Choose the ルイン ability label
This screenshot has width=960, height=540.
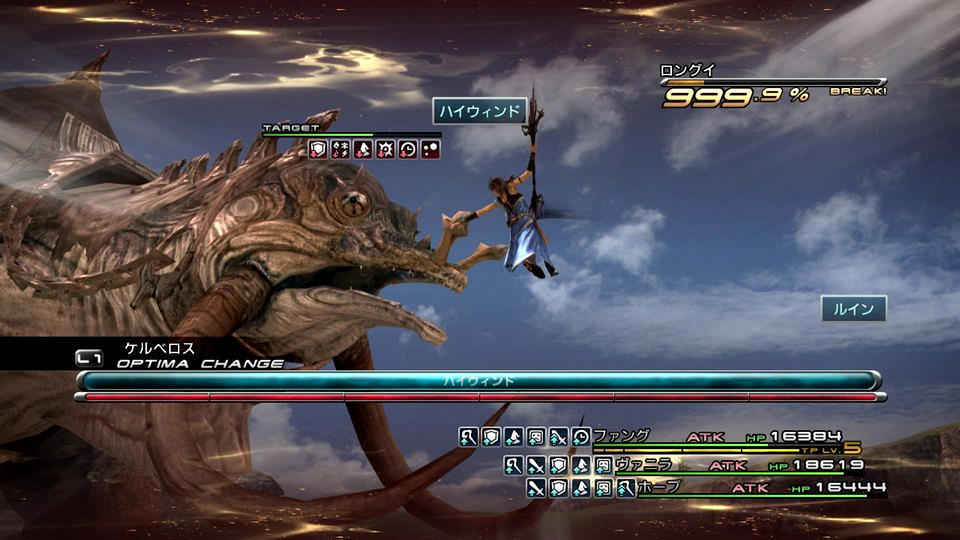pyautogui.click(x=854, y=309)
